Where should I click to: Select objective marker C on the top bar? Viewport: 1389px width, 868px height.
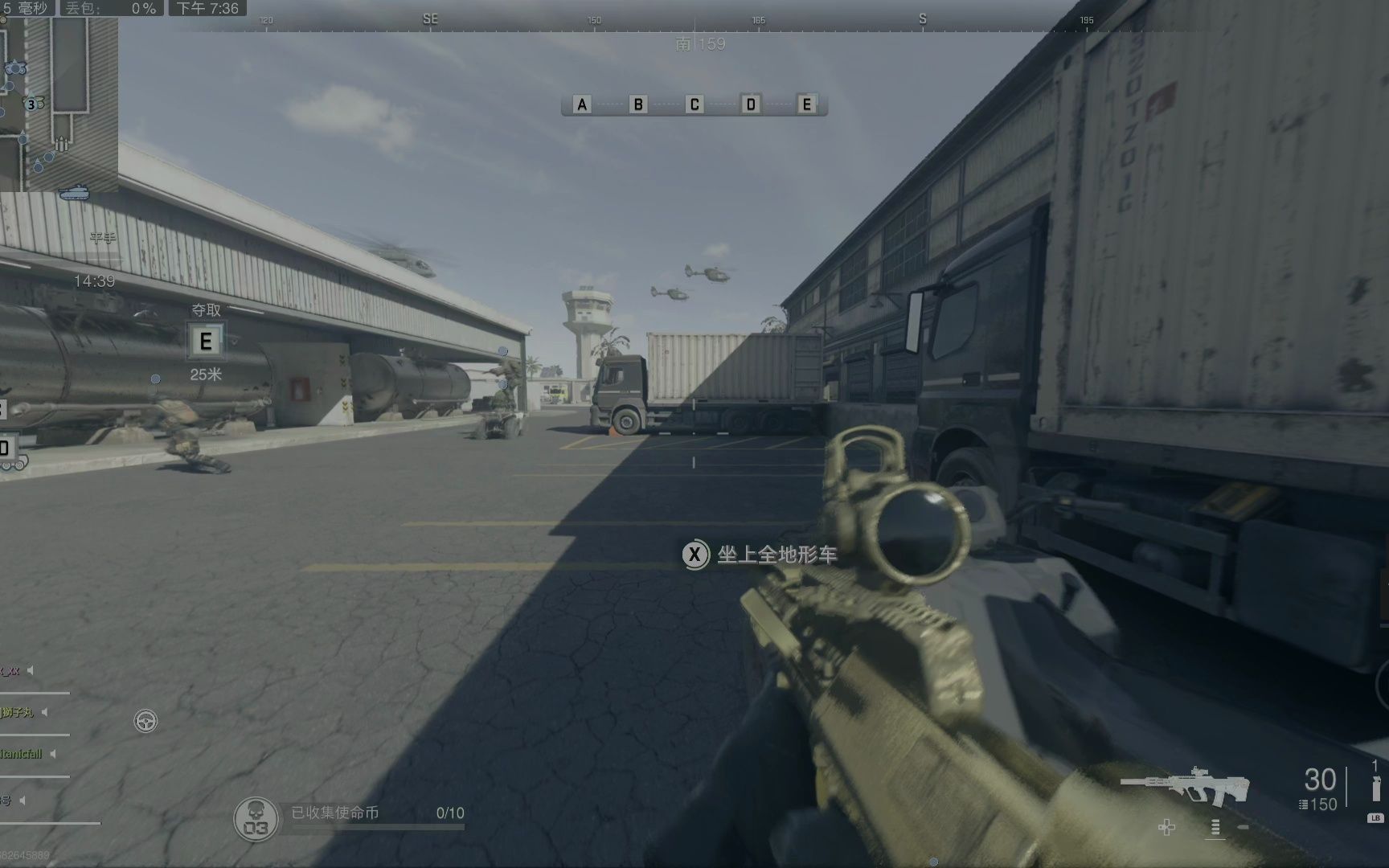click(x=693, y=104)
